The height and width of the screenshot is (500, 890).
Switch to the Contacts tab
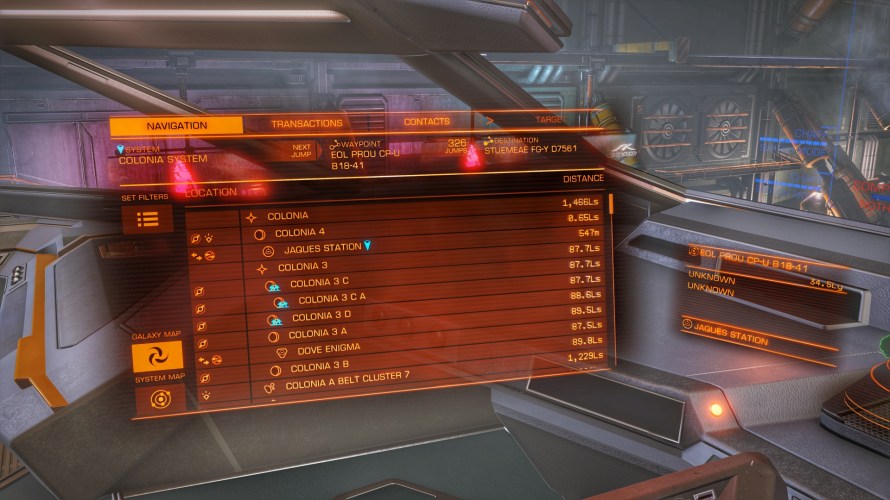(426, 122)
